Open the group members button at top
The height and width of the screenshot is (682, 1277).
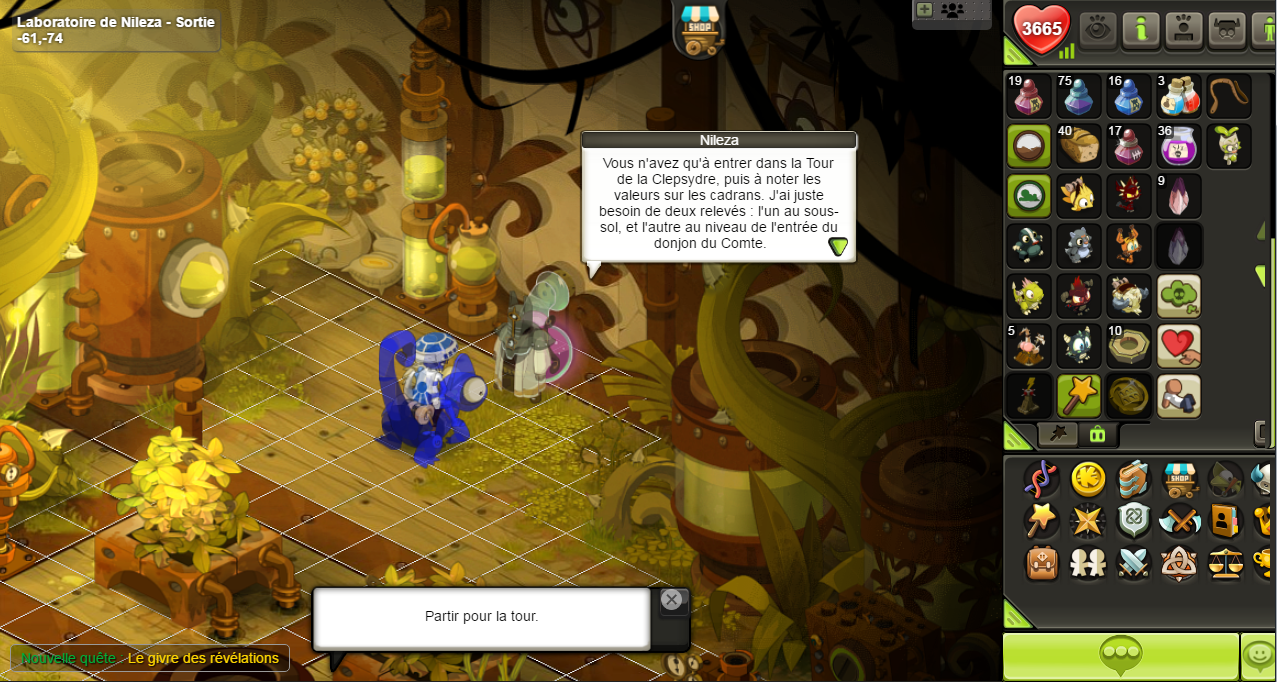(x=953, y=10)
